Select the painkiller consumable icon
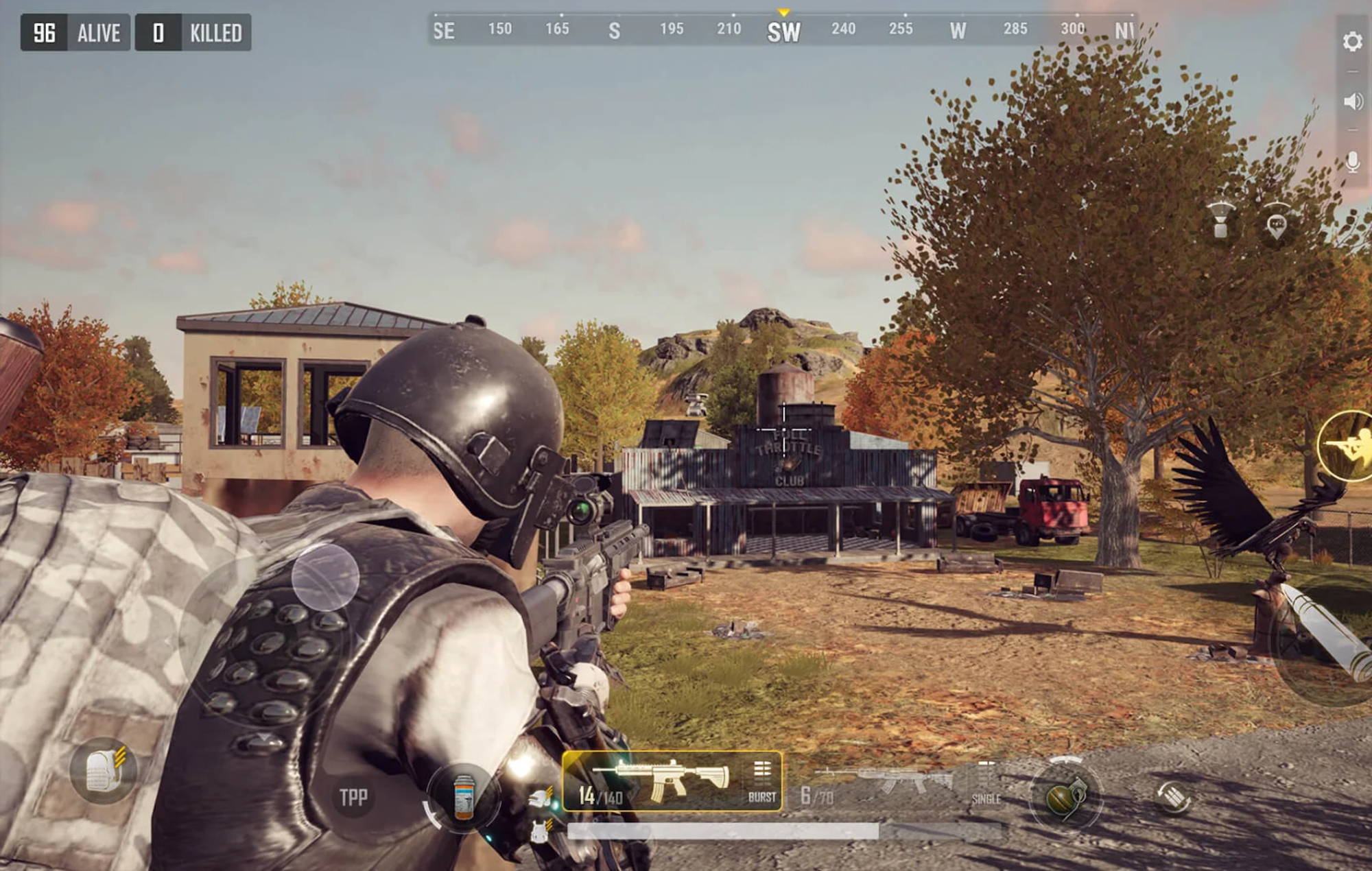The height and width of the screenshot is (871, 1372). pos(464,798)
